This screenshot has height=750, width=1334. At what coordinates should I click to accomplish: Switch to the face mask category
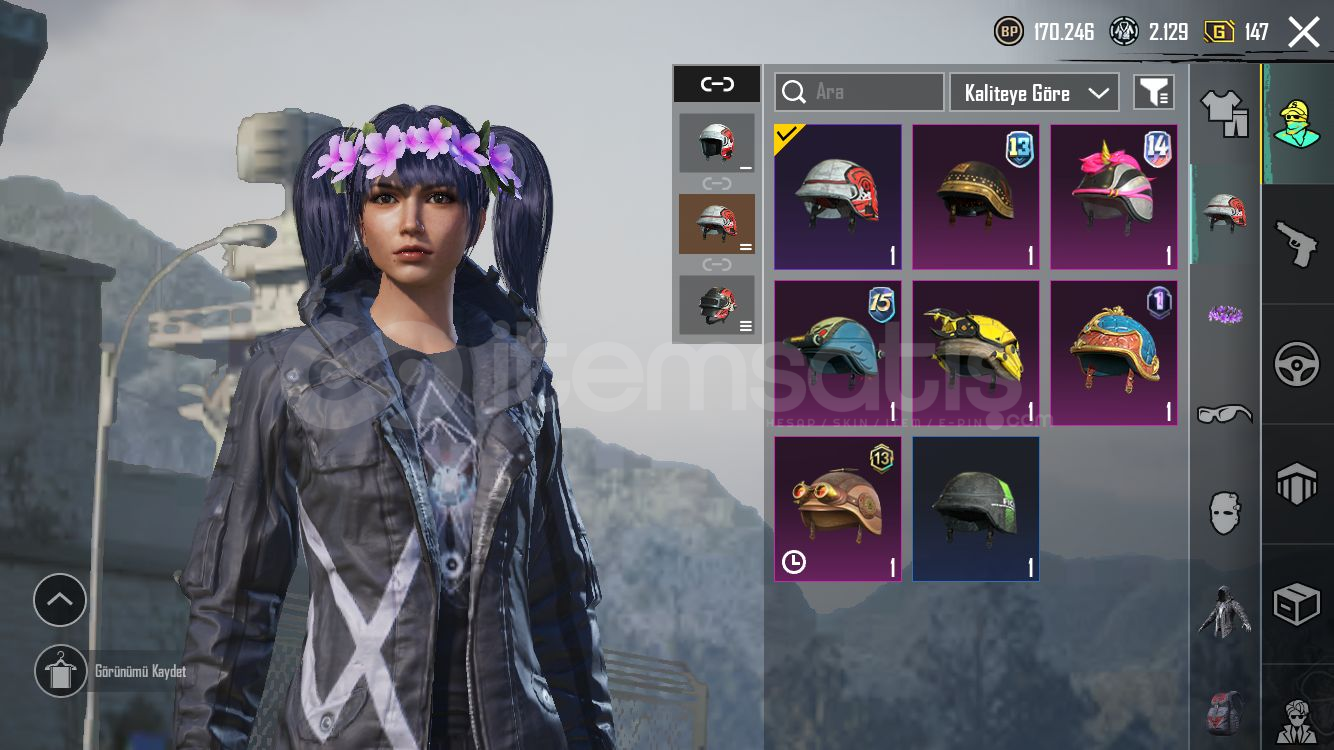coord(1224,512)
